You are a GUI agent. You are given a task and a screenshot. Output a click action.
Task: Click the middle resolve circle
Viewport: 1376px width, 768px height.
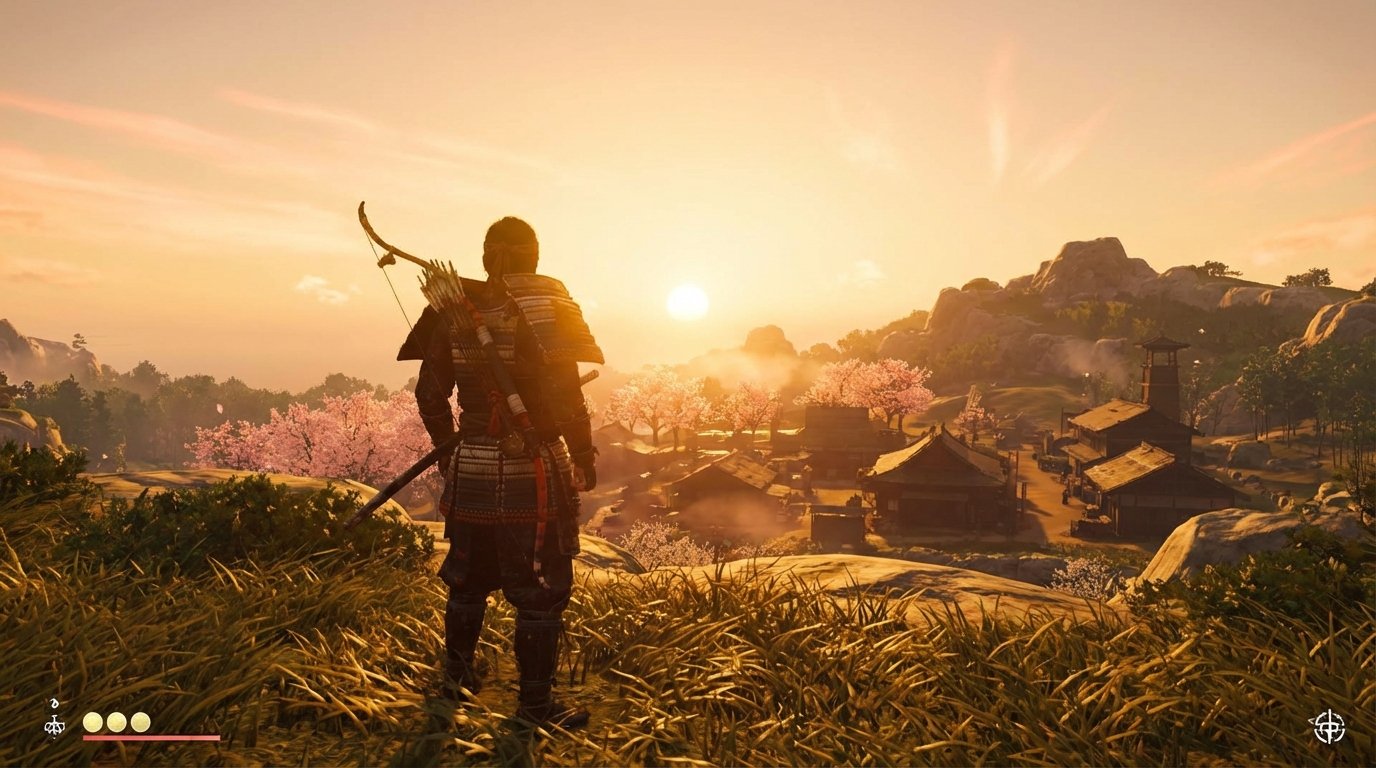[x=117, y=721]
